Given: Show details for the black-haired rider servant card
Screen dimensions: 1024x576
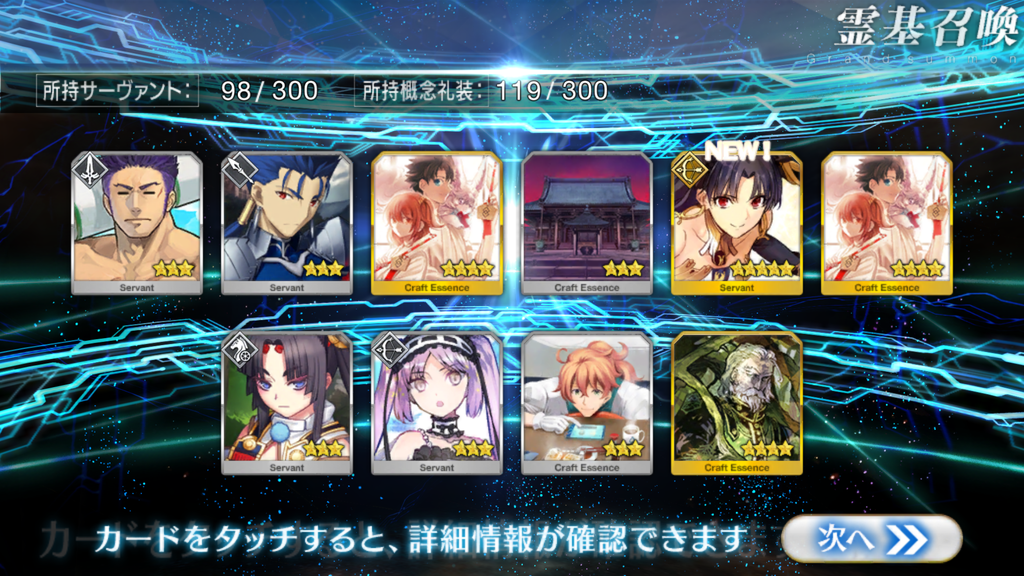Looking at the screenshot, I should click(x=286, y=402).
